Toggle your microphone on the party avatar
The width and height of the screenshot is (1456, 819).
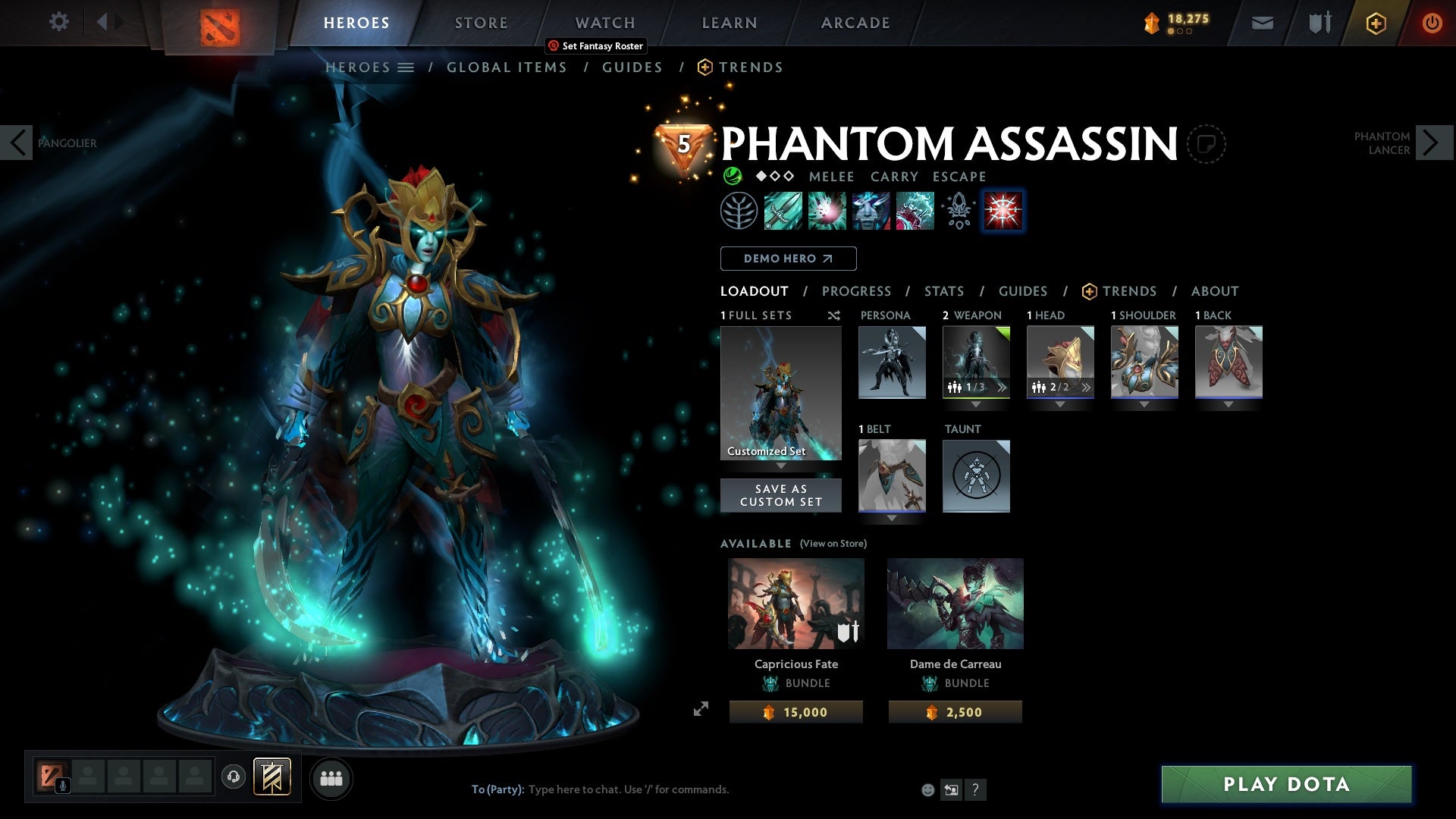(62, 785)
